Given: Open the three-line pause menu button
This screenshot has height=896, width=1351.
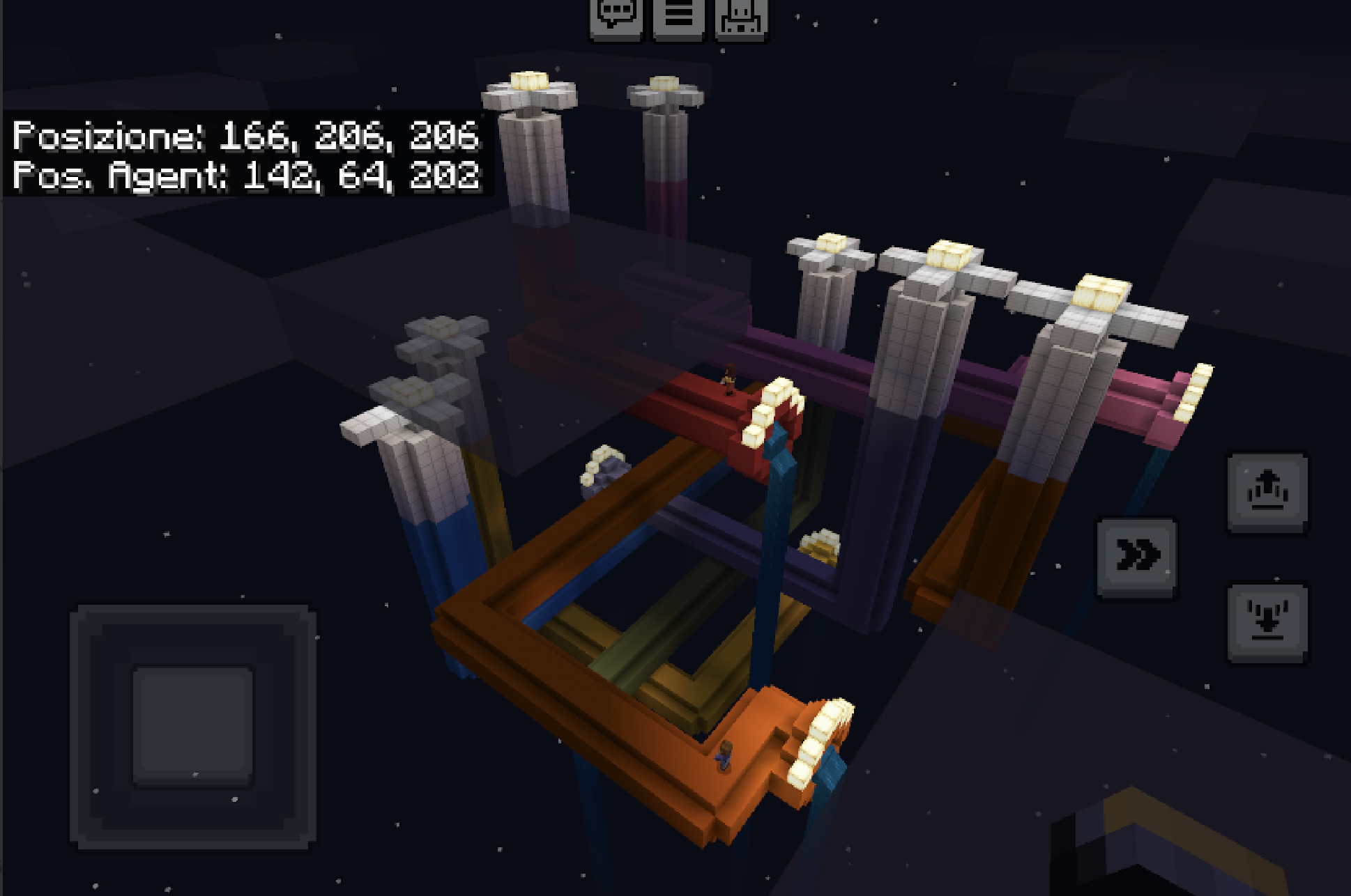Looking at the screenshot, I should pyautogui.click(x=679, y=17).
